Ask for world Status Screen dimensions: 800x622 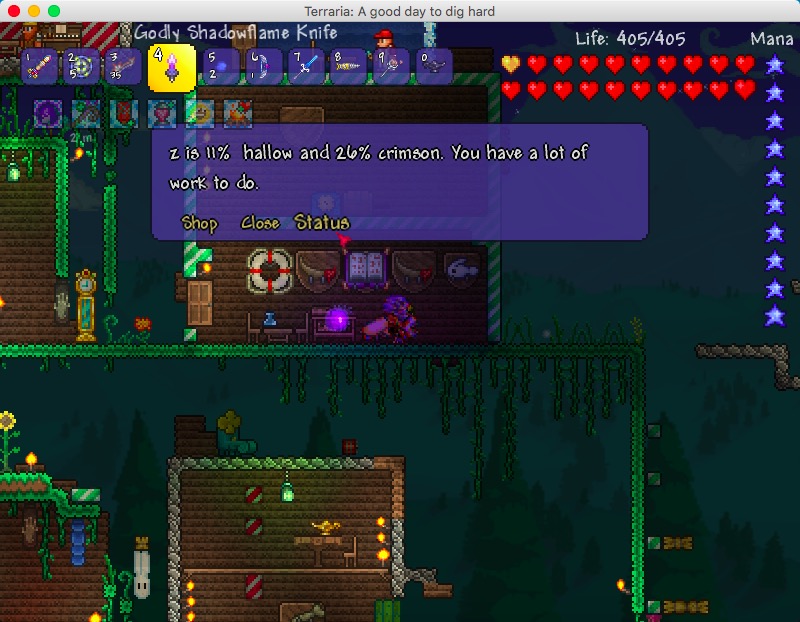tap(322, 223)
